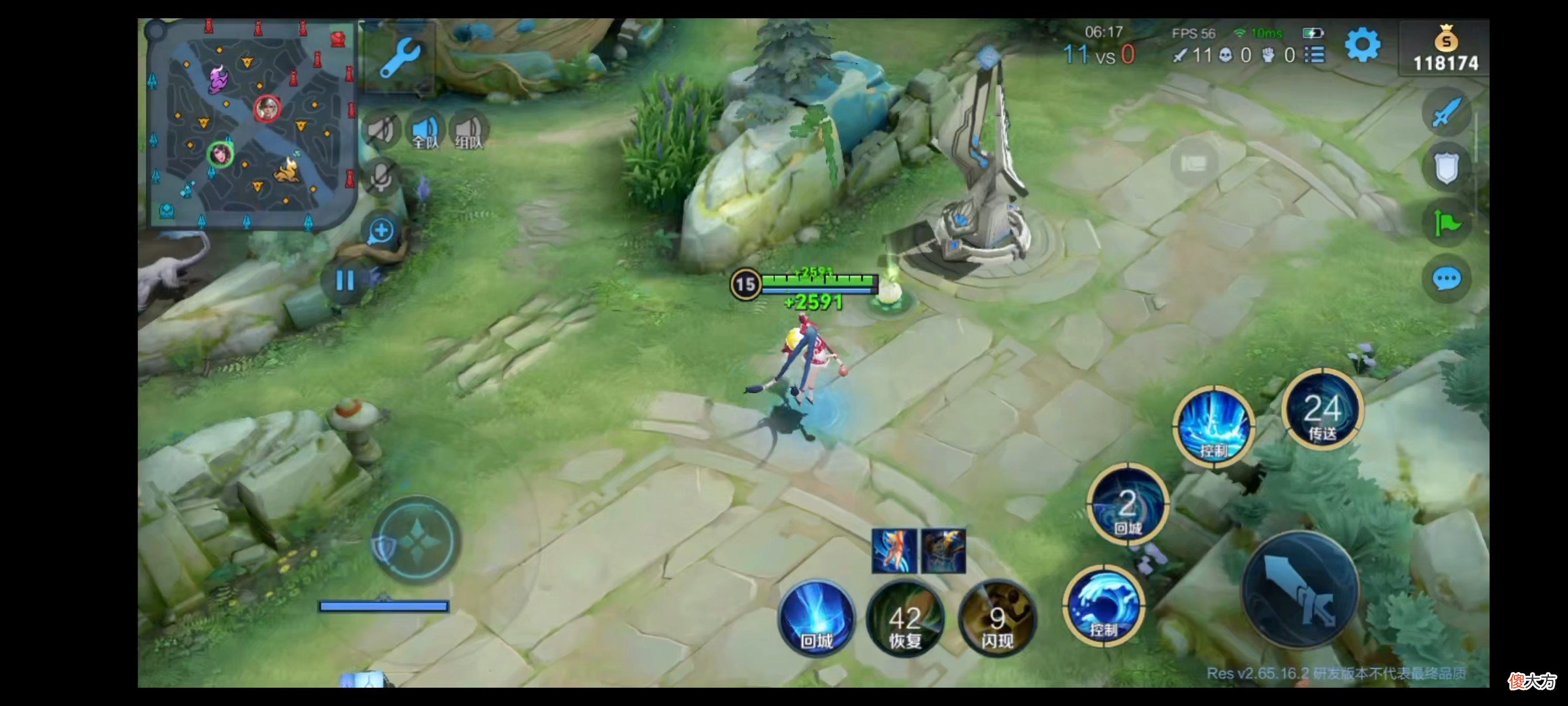The height and width of the screenshot is (706, 1568).
Task: Click the magnifier plus icon below the microphone
Action: pos(381,231)
